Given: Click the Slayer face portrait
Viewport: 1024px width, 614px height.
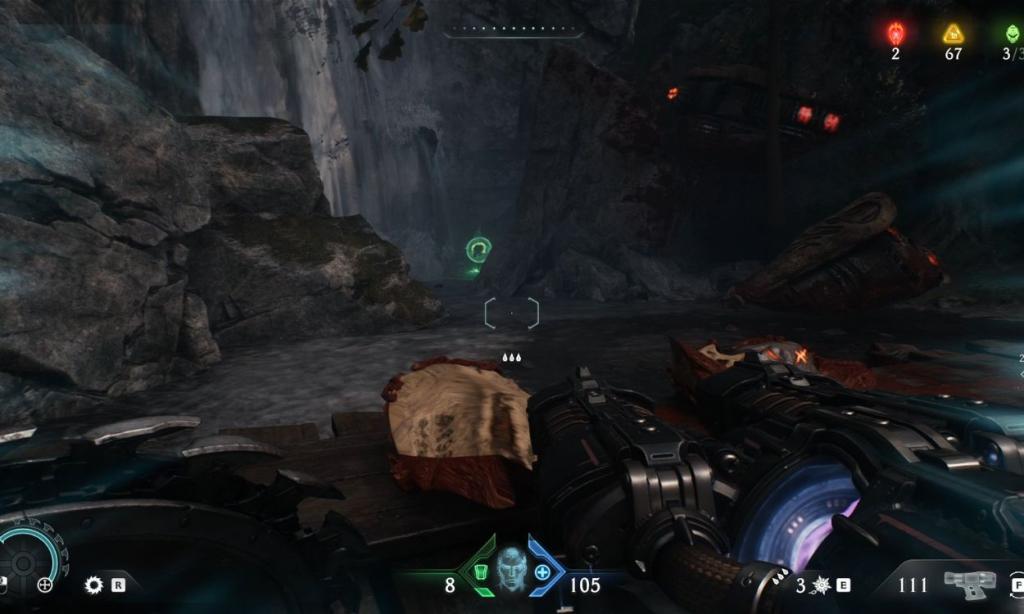Looking at the screenshot, I should point(511,569).
